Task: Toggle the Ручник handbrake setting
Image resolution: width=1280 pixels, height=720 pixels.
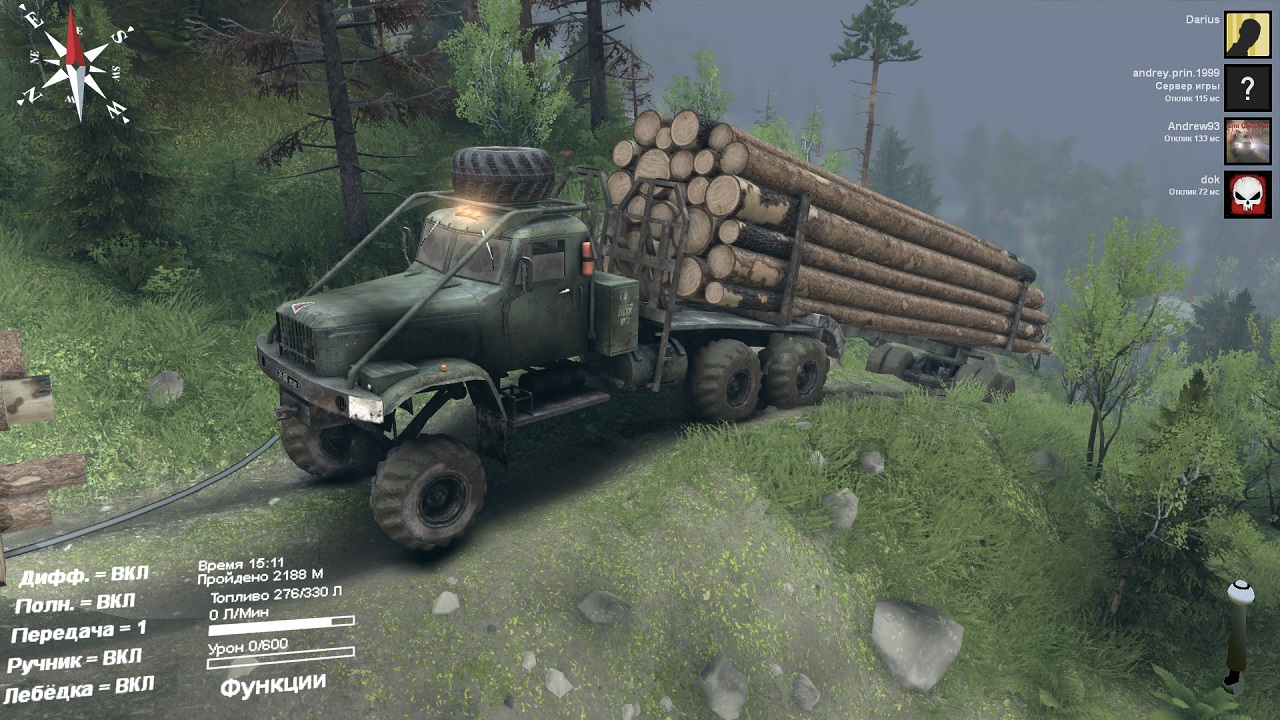Action: (75, 660)
